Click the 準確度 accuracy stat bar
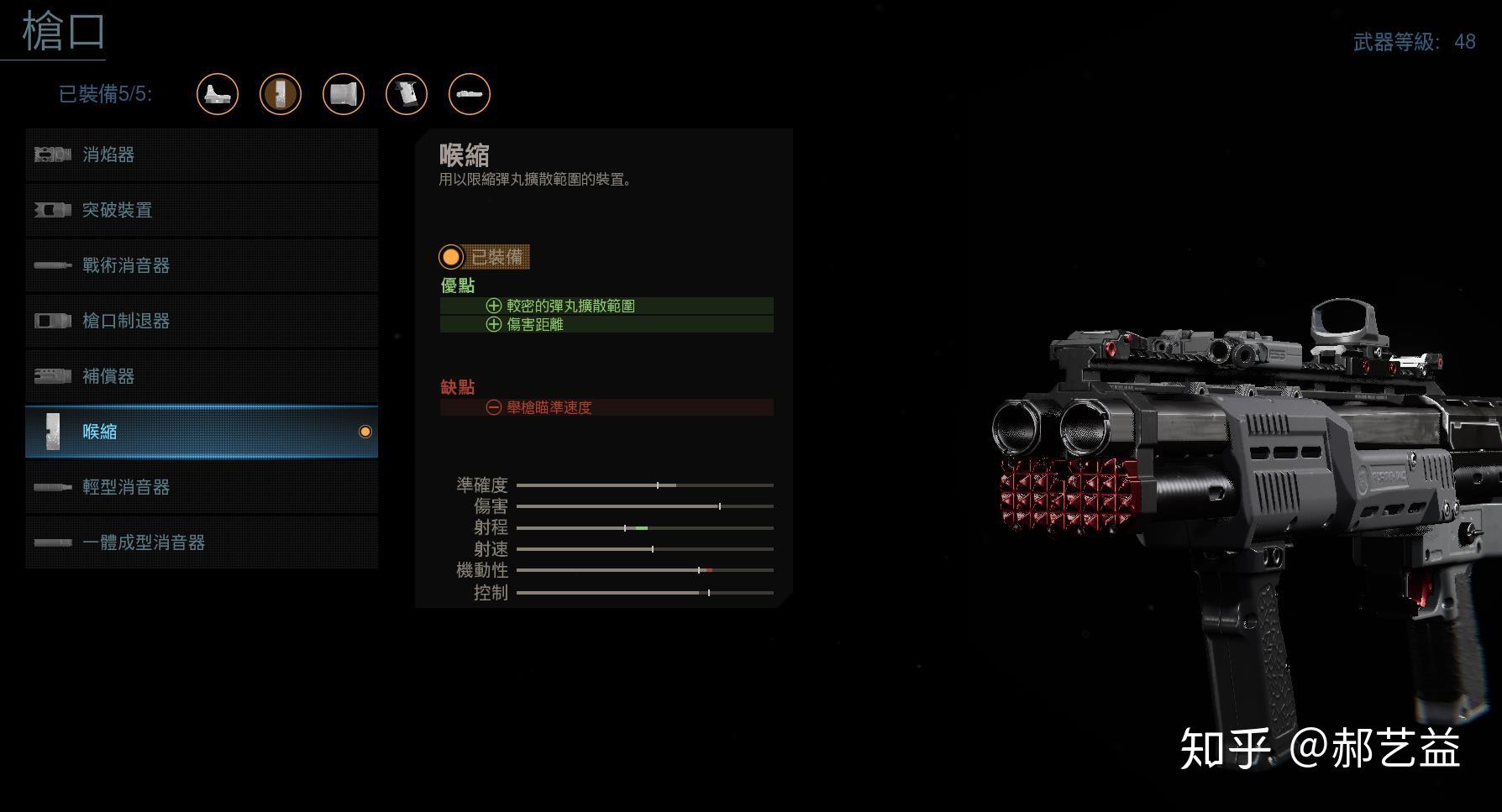The width and height of the screenshot is (1502, 812). (645, 485)
